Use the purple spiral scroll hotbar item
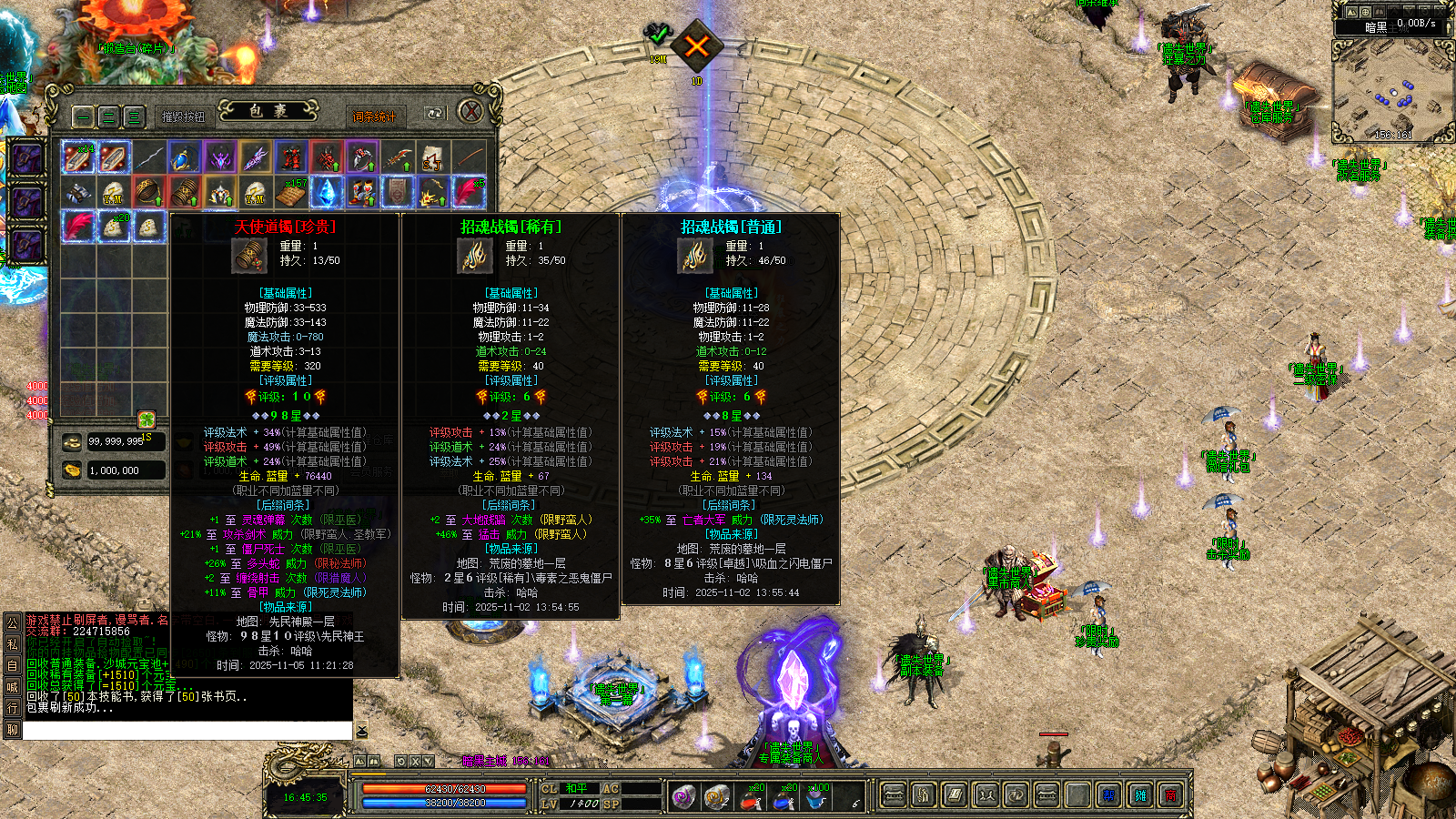 pyautogui.click(x=683, y=798)
